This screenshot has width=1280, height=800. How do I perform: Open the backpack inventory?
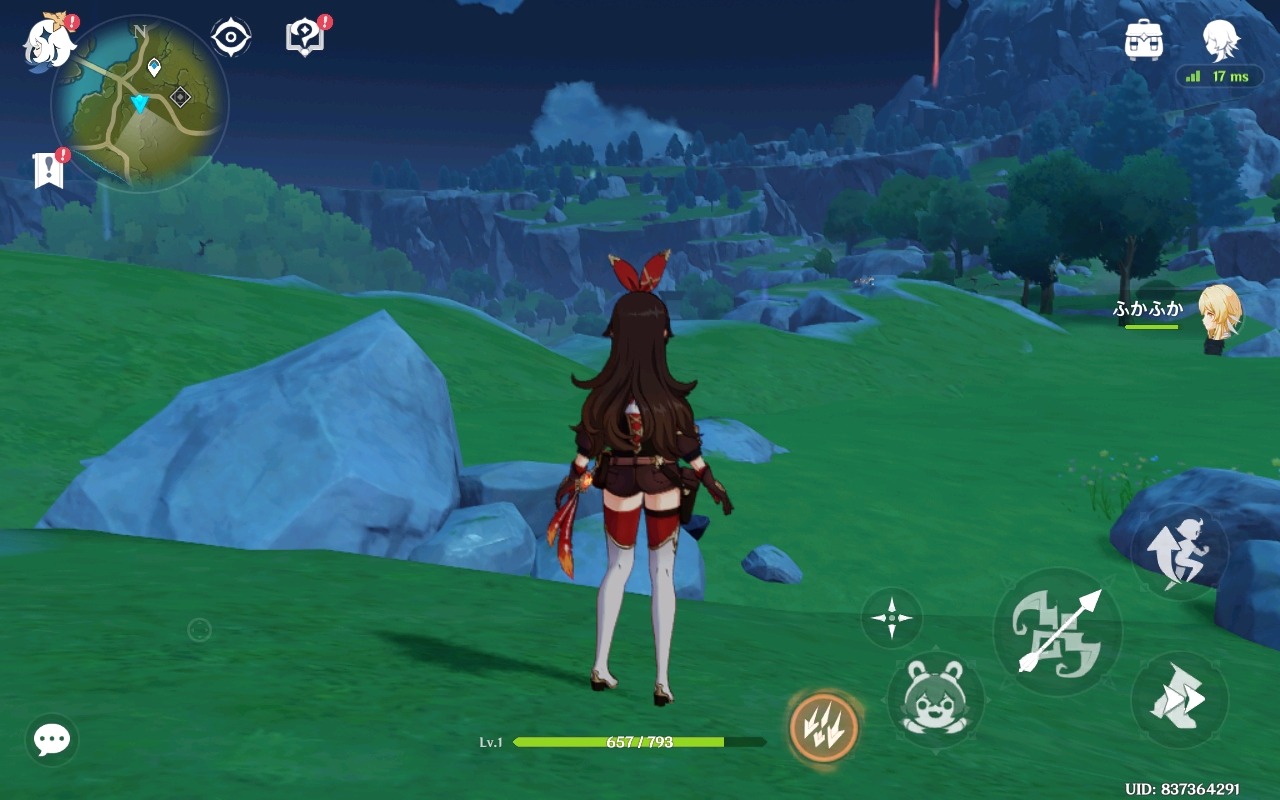[x=1143, y=40]
